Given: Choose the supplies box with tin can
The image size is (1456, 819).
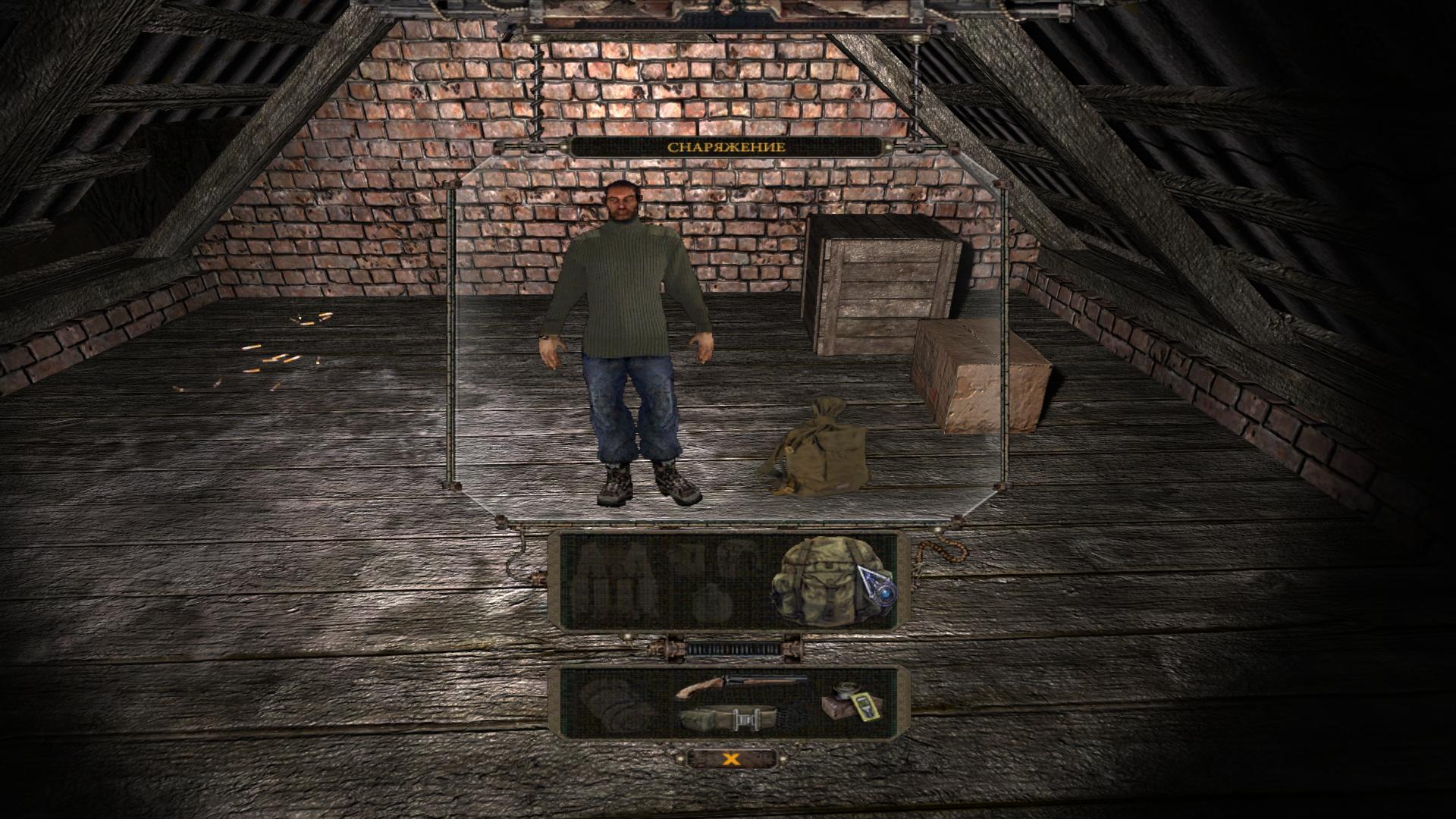Looking at the screenshot, I should point(852,702).
